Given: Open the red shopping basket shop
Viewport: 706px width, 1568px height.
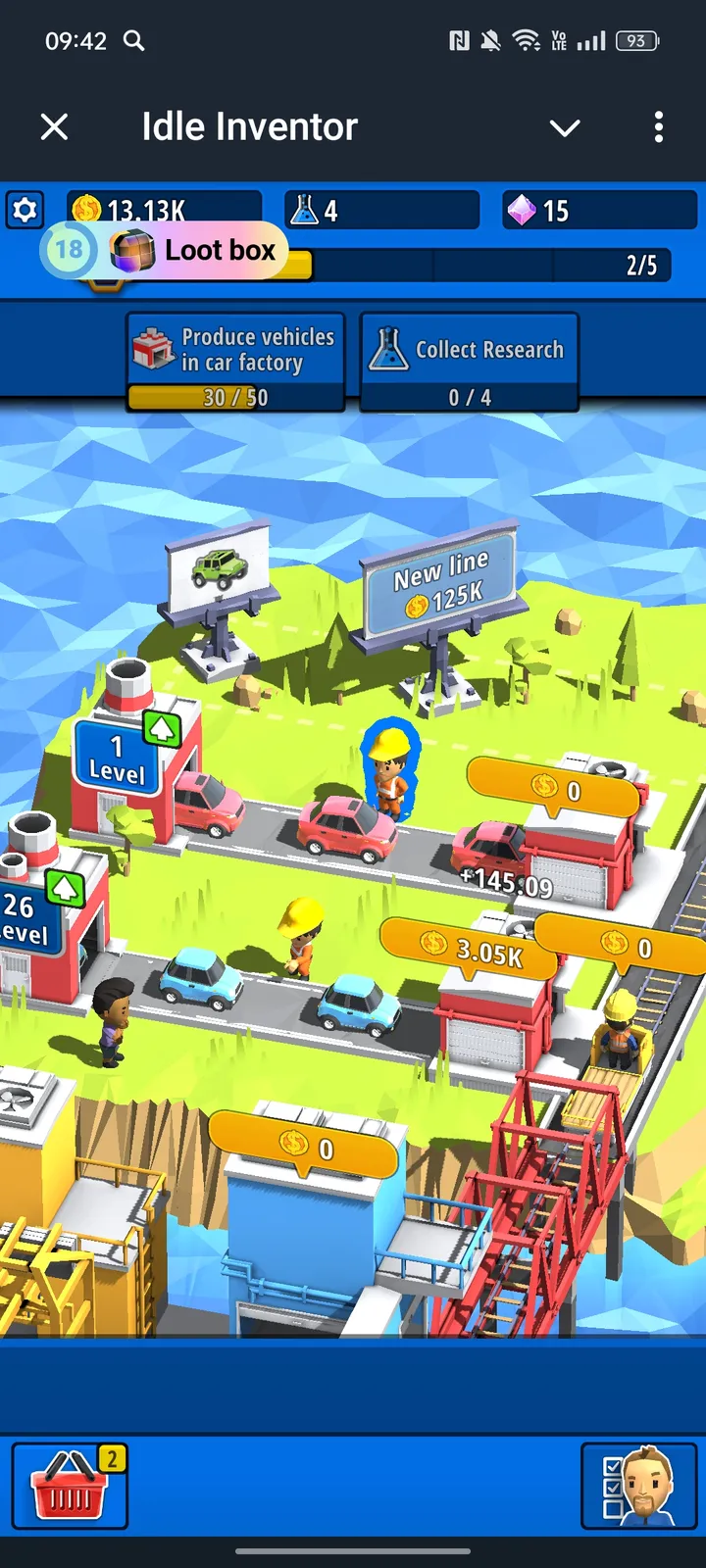Looking at the screenshot, I should coord(70,1486).
